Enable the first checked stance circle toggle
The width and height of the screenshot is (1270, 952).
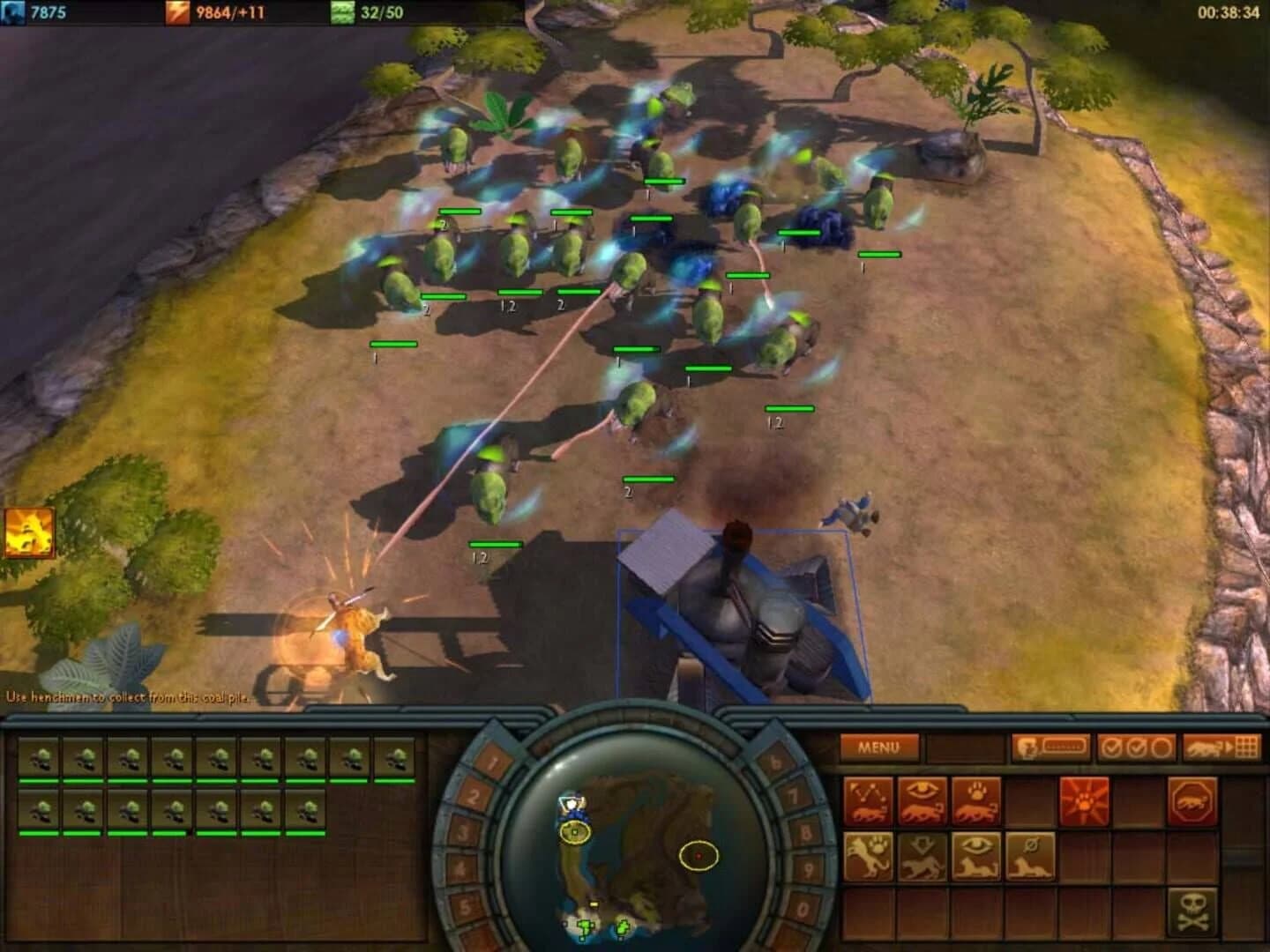pos(1109,746)
